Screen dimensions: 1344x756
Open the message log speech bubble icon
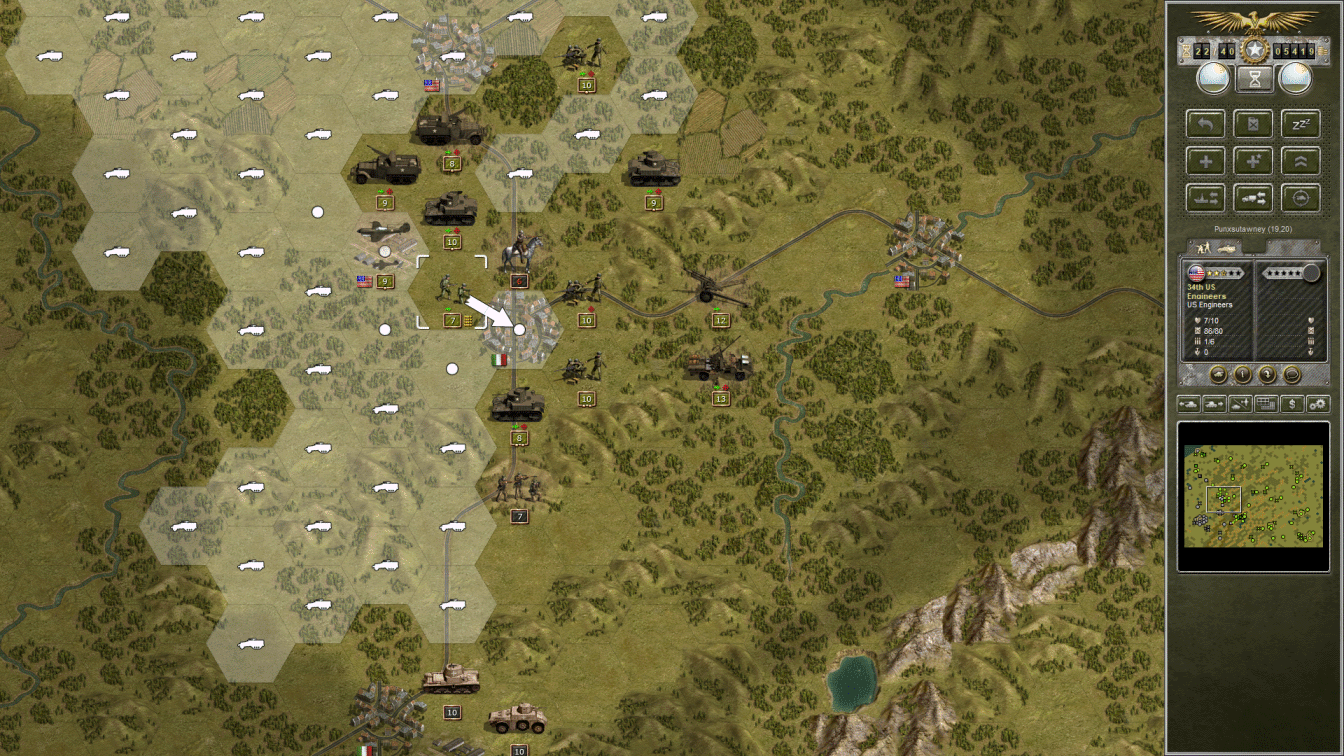point(1292,374)
